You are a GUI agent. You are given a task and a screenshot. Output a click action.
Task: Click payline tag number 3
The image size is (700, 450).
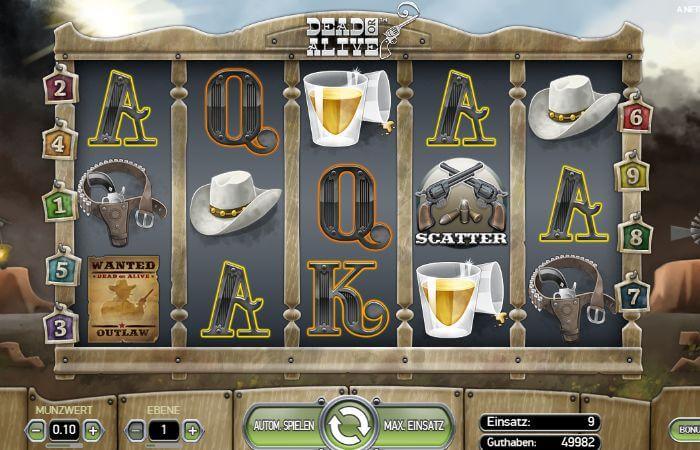60,325
